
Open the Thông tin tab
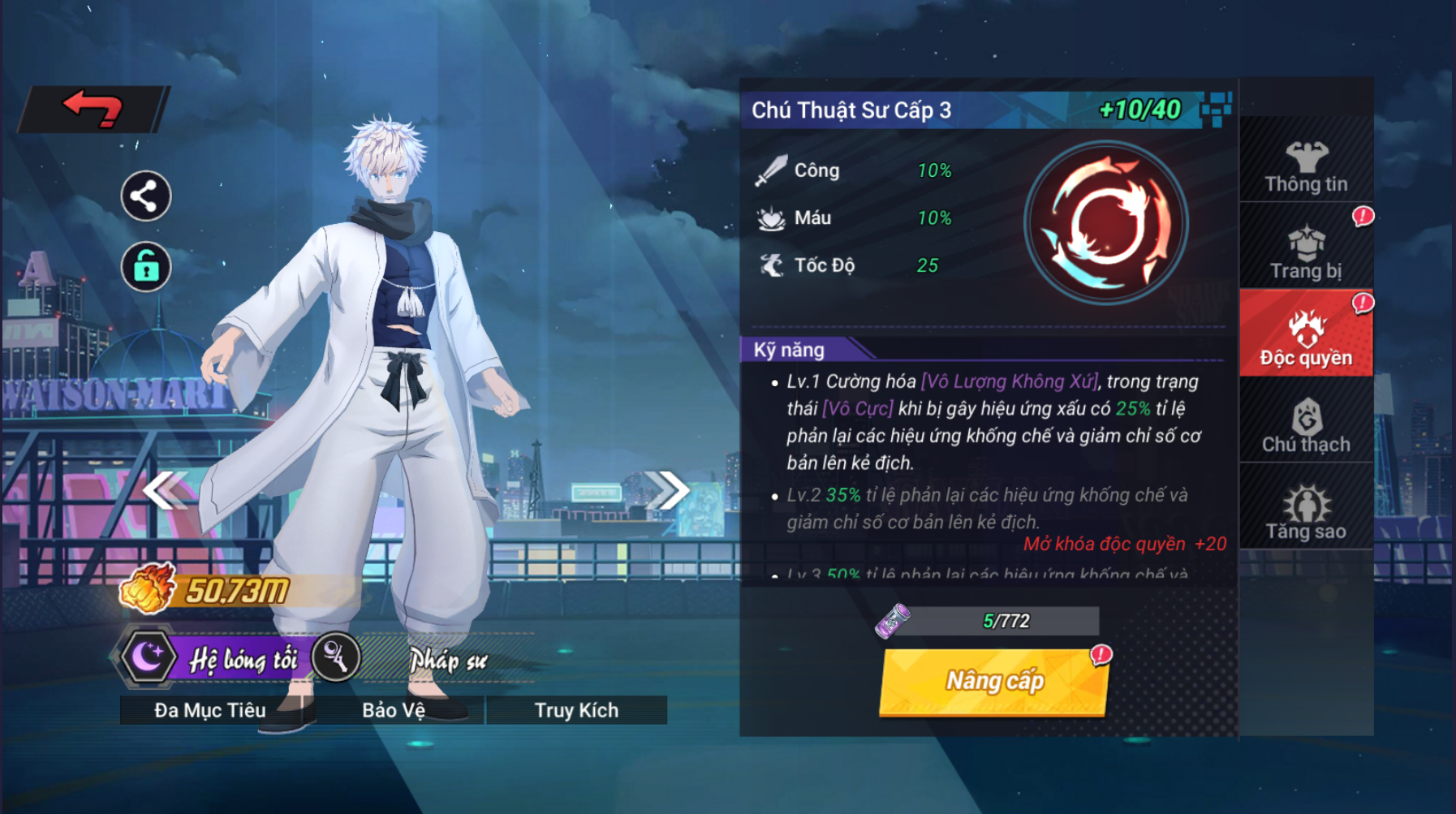click(x=1306, y=167)
